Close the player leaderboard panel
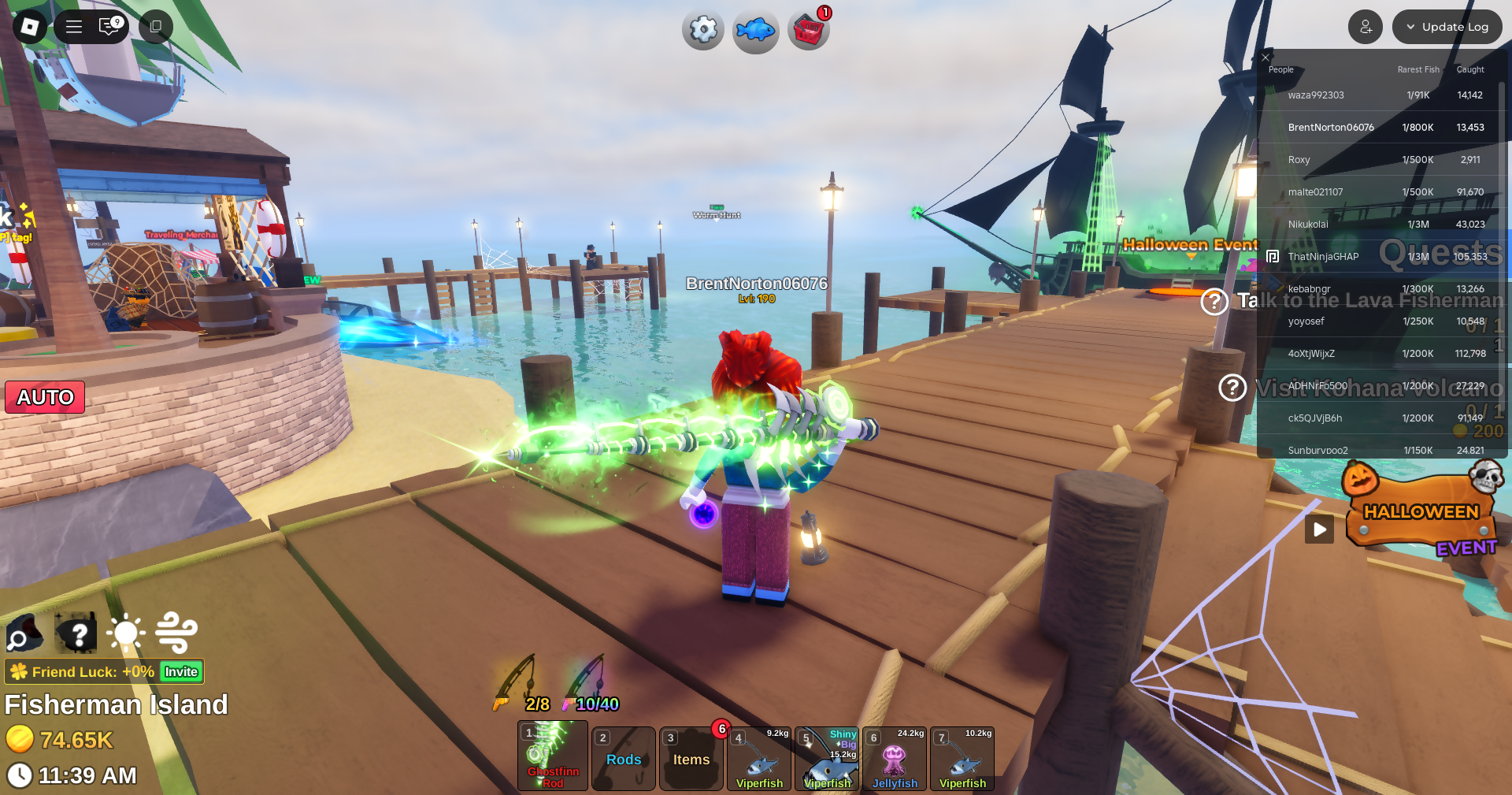This screenshot has height=795, width=1512. point(1266,58)
